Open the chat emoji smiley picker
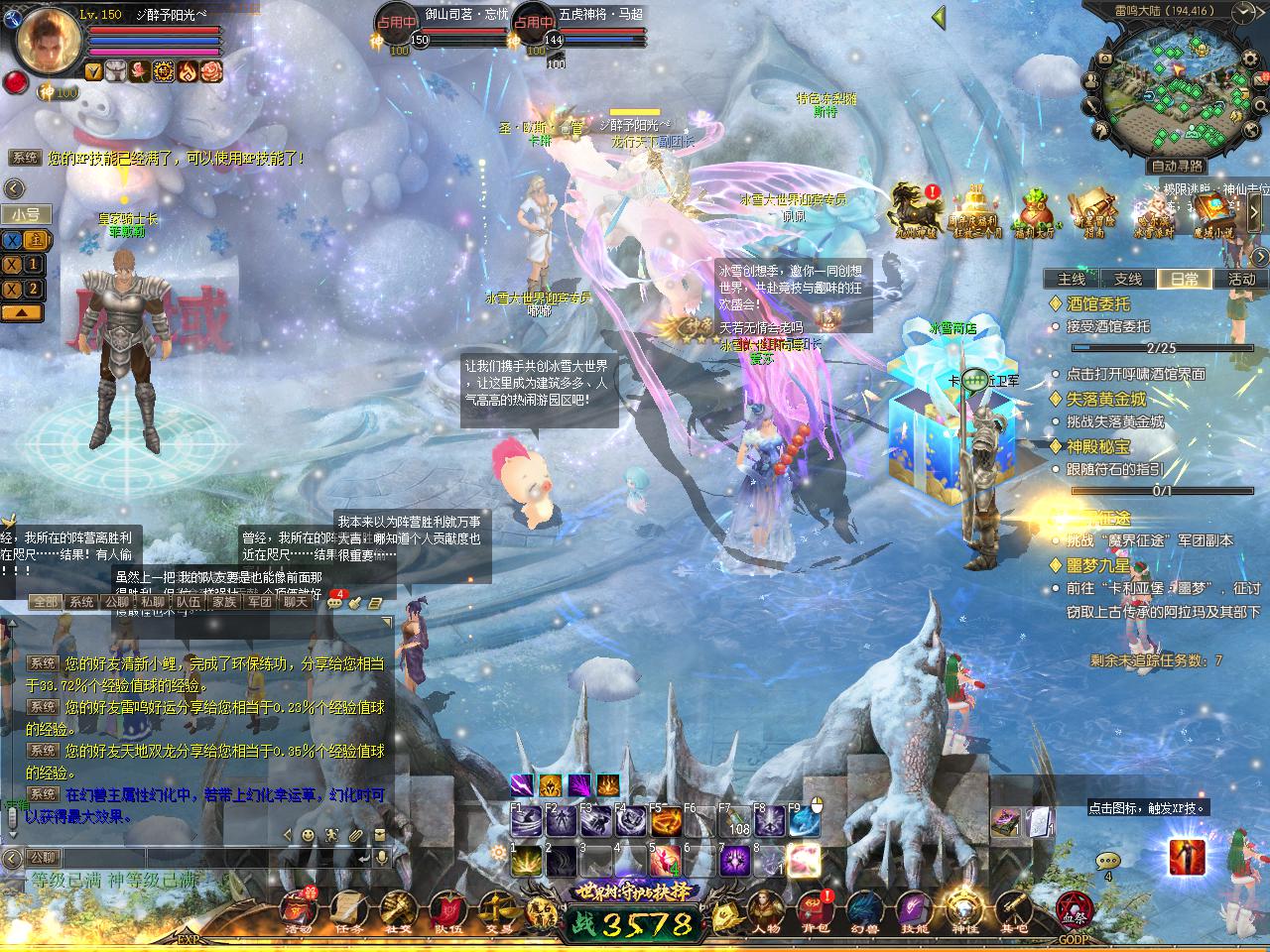Viewport: 1270px width, 952px height. pyautogui.click(x=308, y=835)
